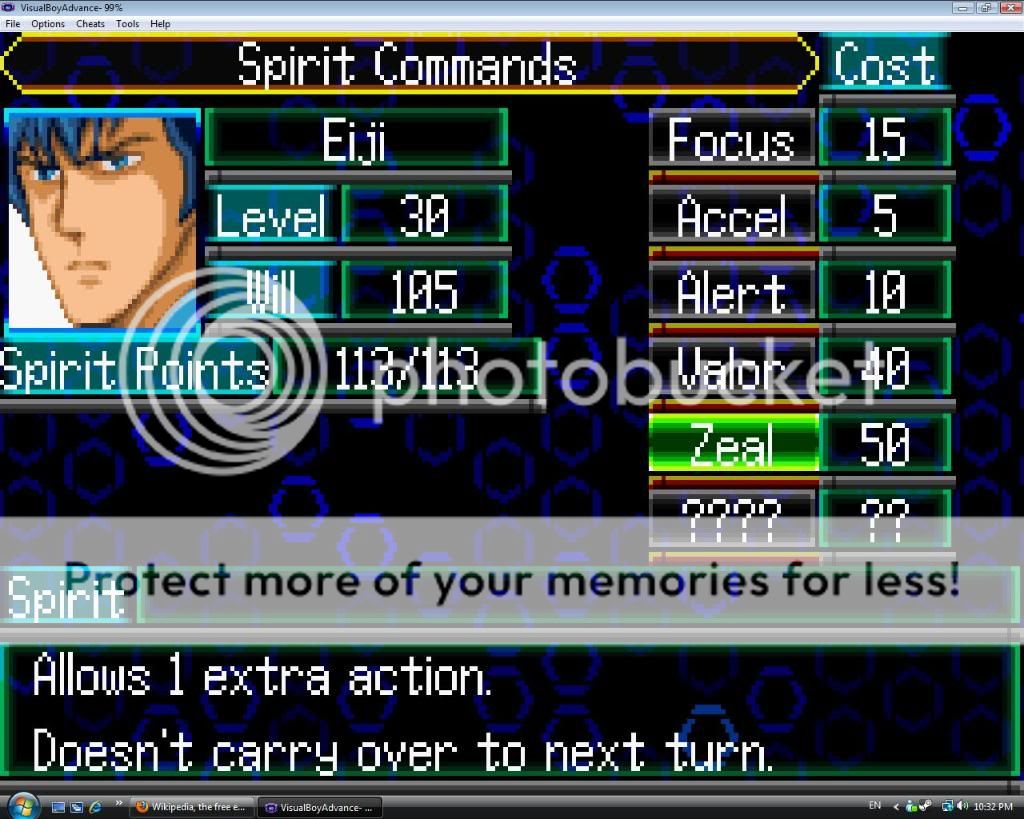Open the Options menu
This screenshot has width=1024, height=819.
(47, 24)
